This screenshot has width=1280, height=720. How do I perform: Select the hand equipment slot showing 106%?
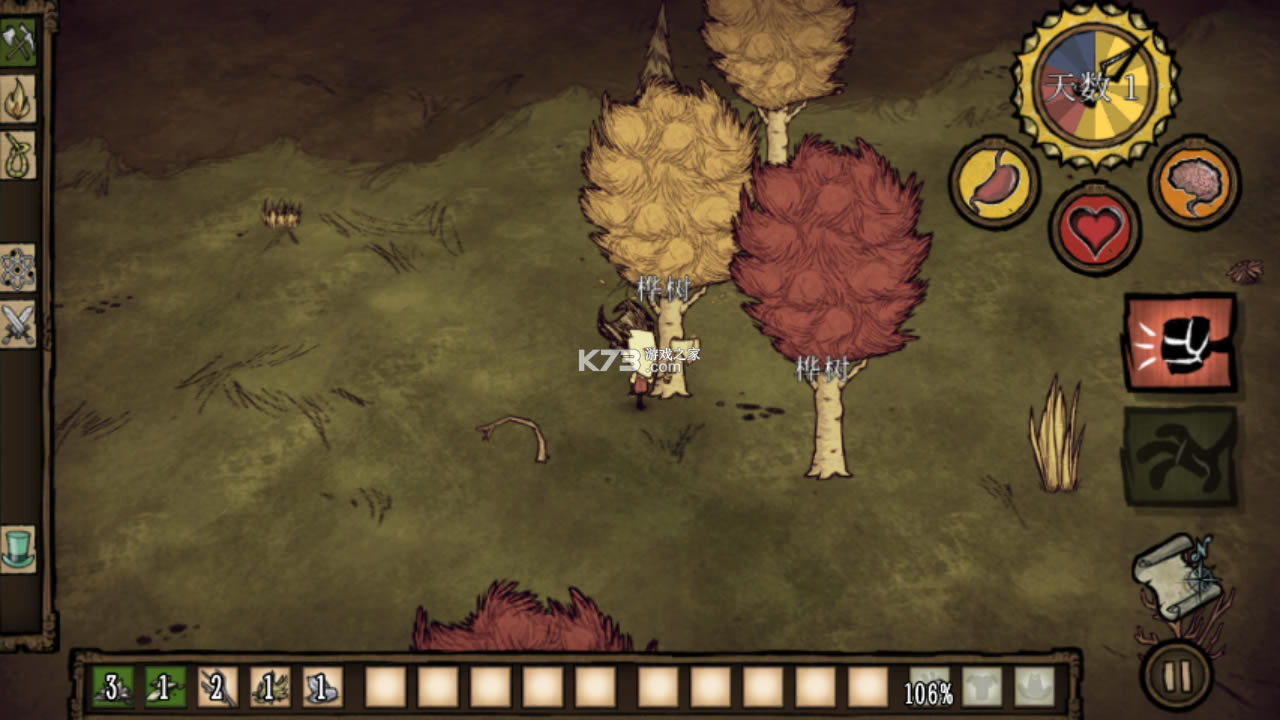929,687
